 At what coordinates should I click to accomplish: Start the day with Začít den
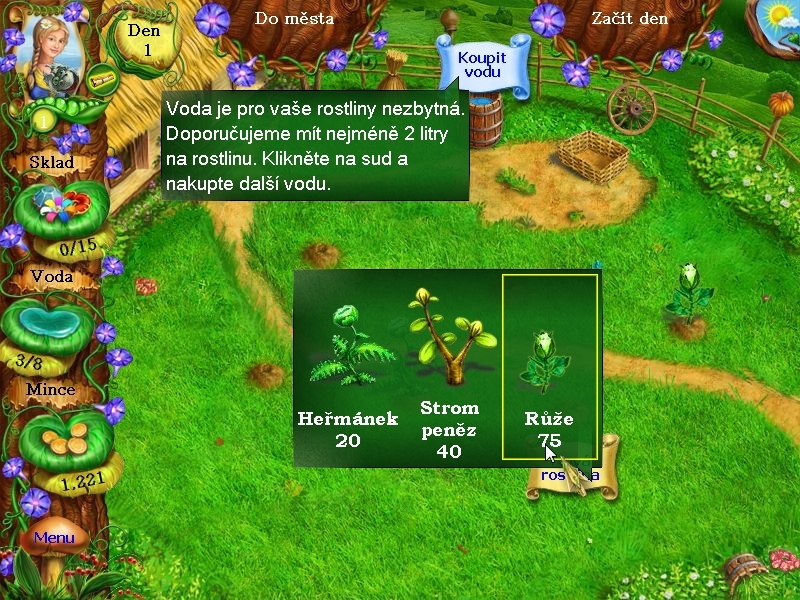click(629, 18)
